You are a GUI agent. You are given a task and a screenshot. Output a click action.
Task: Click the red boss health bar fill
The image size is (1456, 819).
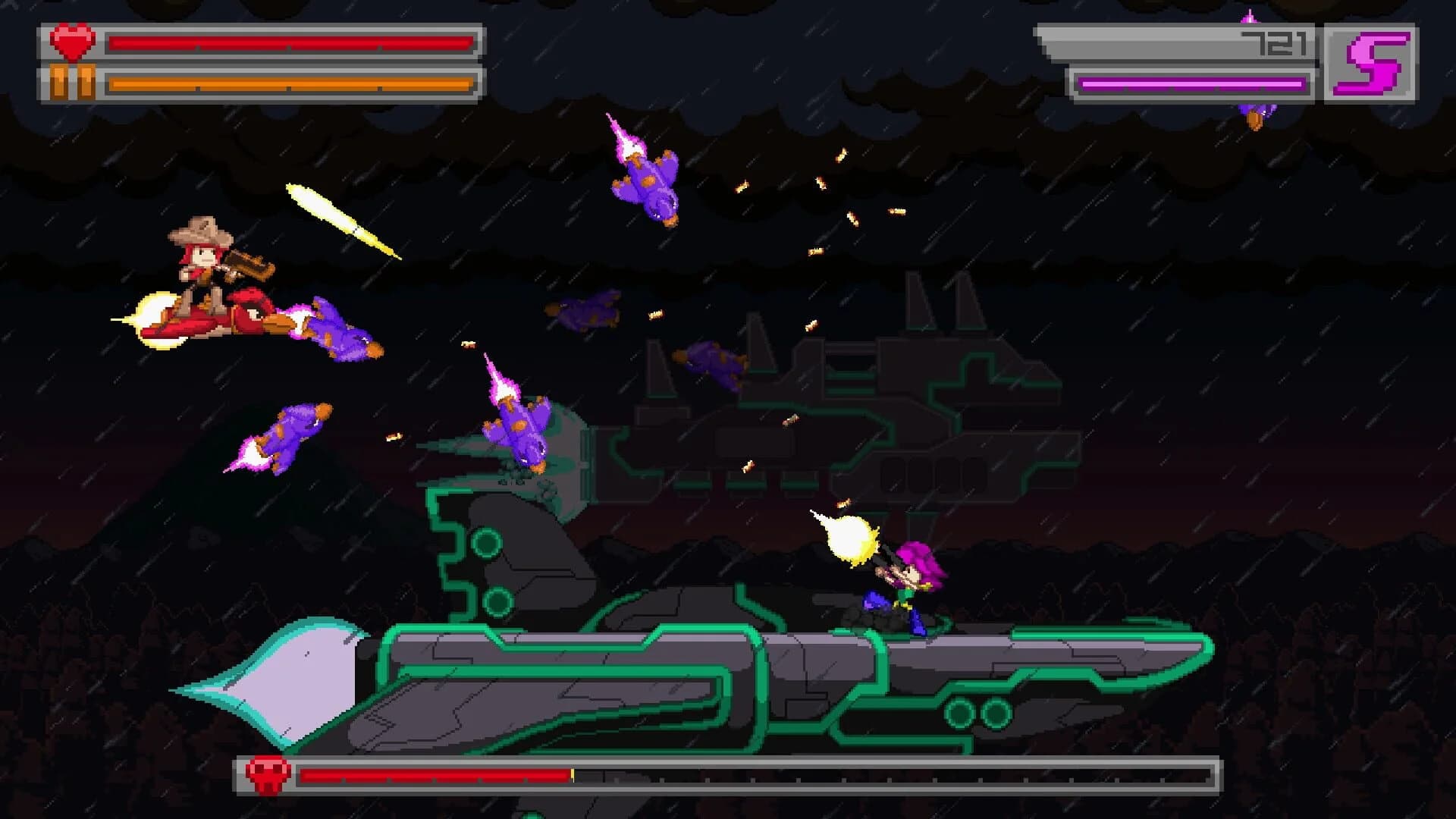(432, 777)
